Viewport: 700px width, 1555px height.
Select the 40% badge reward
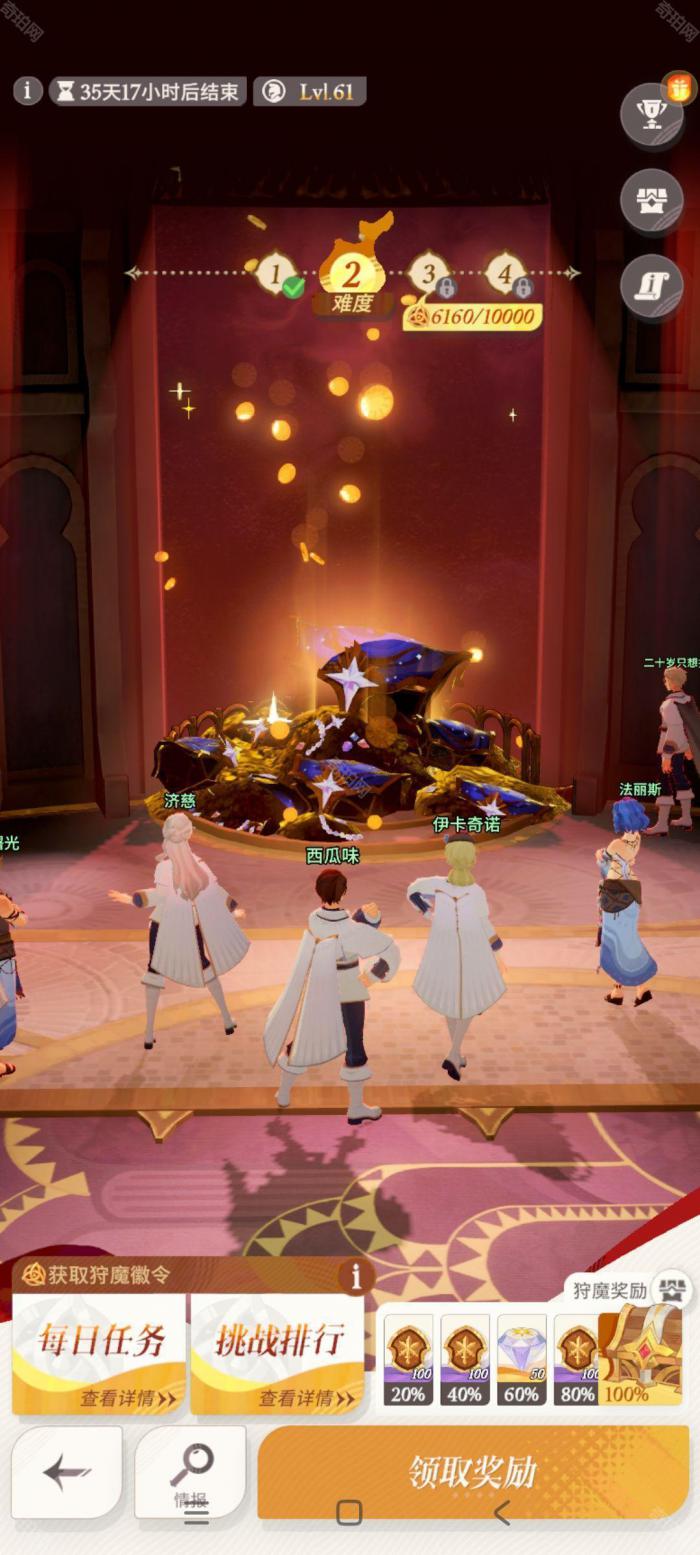(465, 1358)
